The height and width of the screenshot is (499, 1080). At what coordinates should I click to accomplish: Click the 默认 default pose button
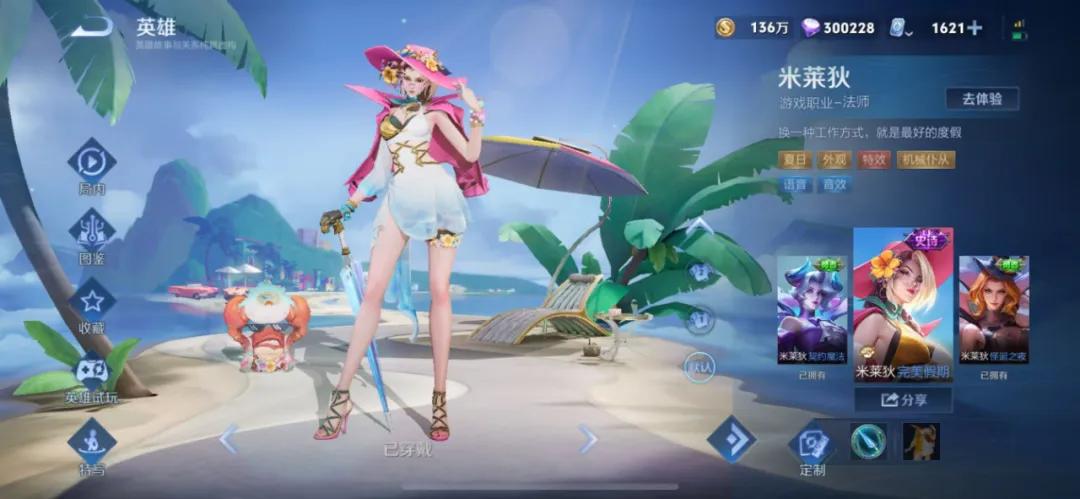(699, 367)
